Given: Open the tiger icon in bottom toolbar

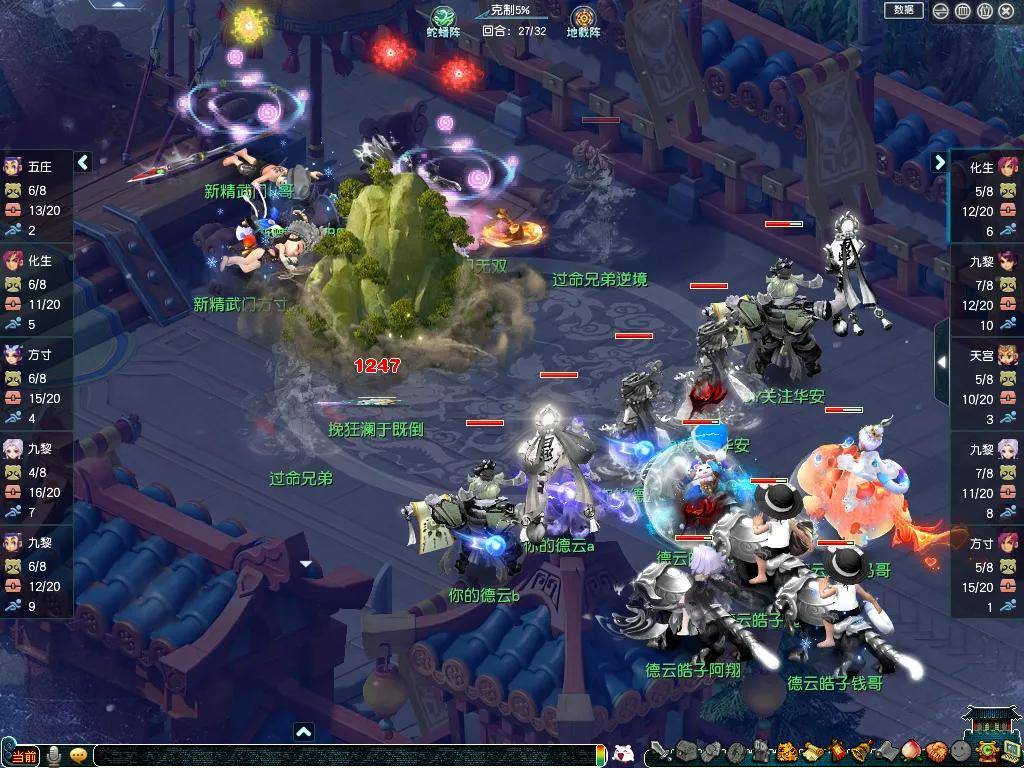Looking at the screenshot, I should click(786, 752).
